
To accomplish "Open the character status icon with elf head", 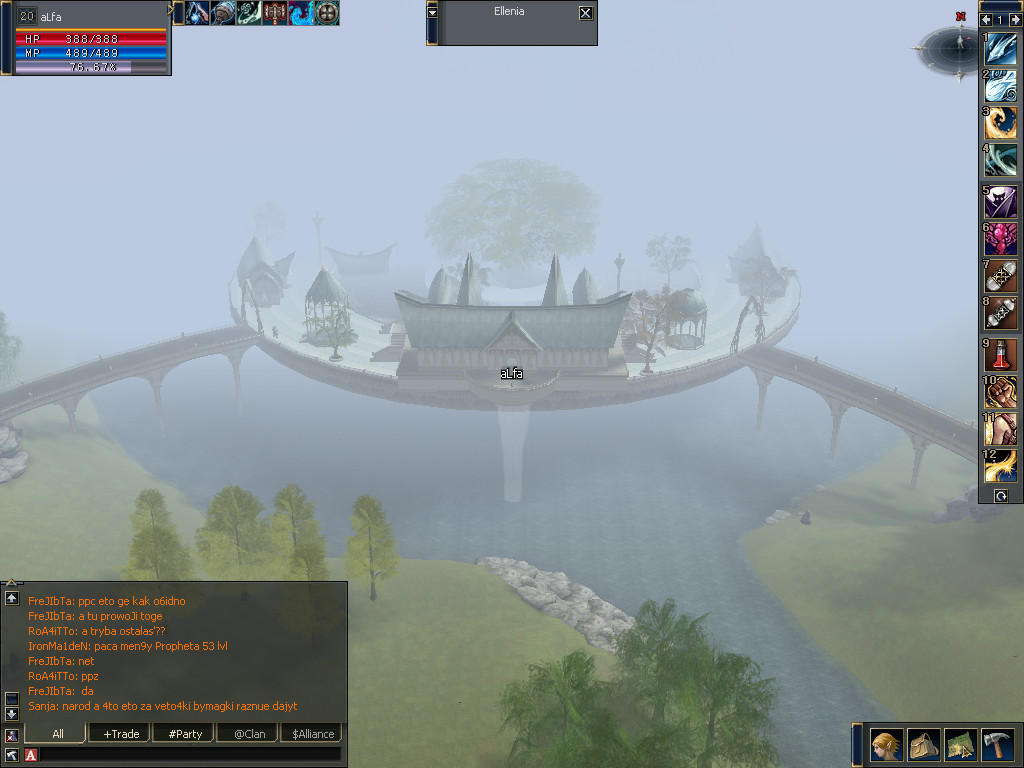I will 886,745.
